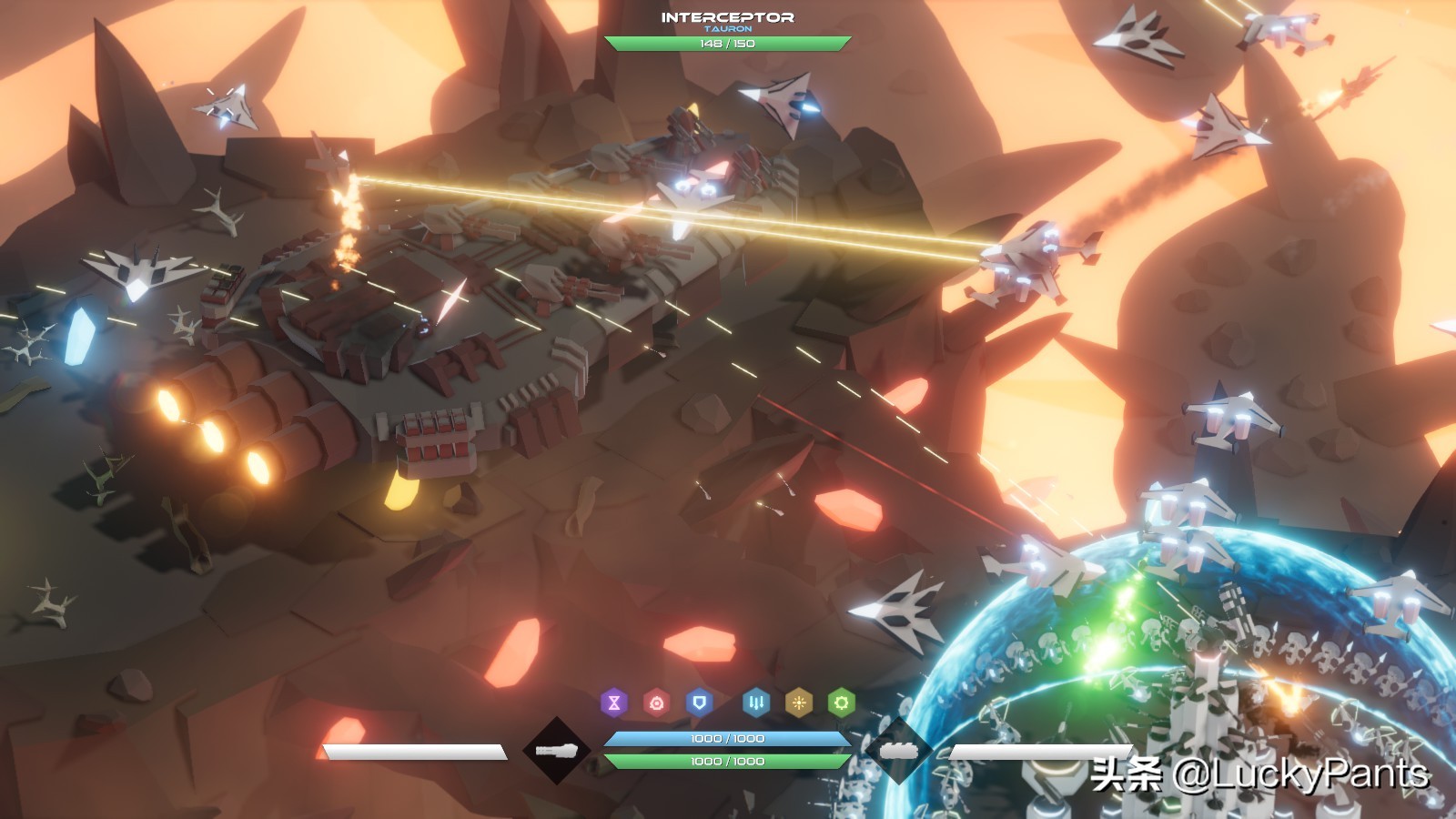Image resolution: width=1456 pixels, height=819 pixels.
Task: Trigger the blue downward arrows ability
Action: pos(756,703)
